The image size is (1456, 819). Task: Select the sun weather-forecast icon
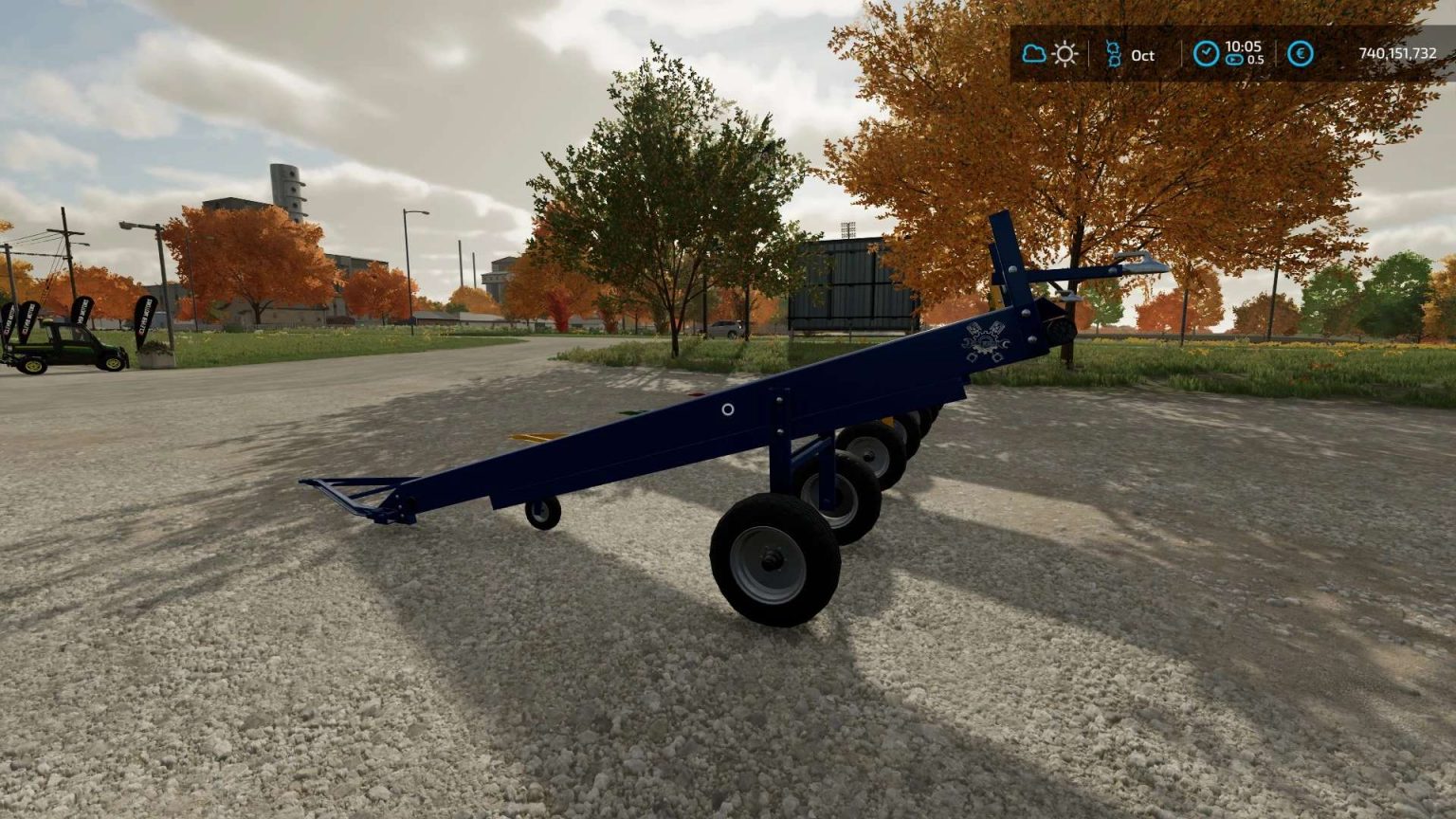coord(1064,54)
